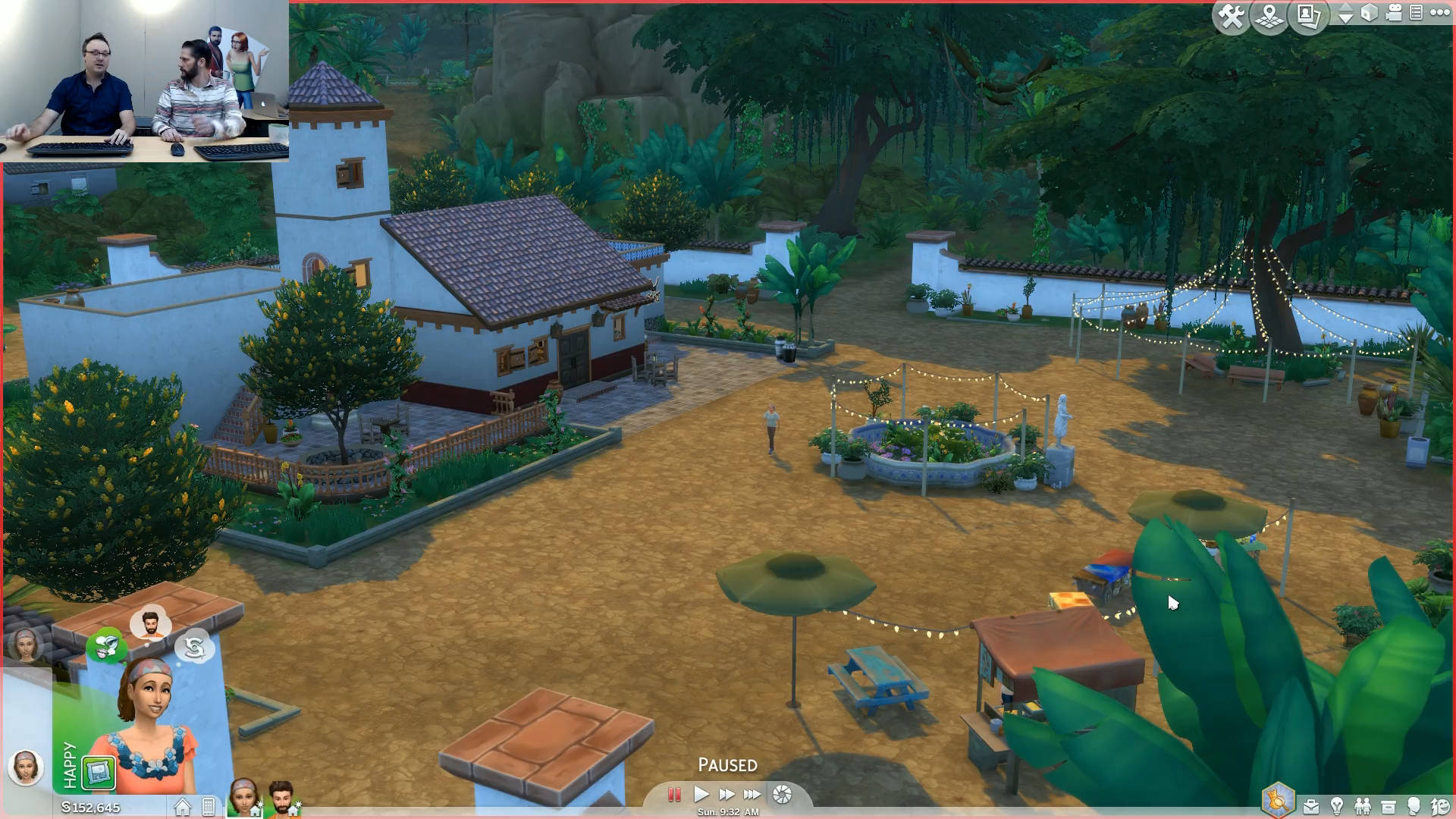The height and width of the screenshot is (819, 1456).
Task: Open the Simology head panel
Action: tap(1414, 806)
